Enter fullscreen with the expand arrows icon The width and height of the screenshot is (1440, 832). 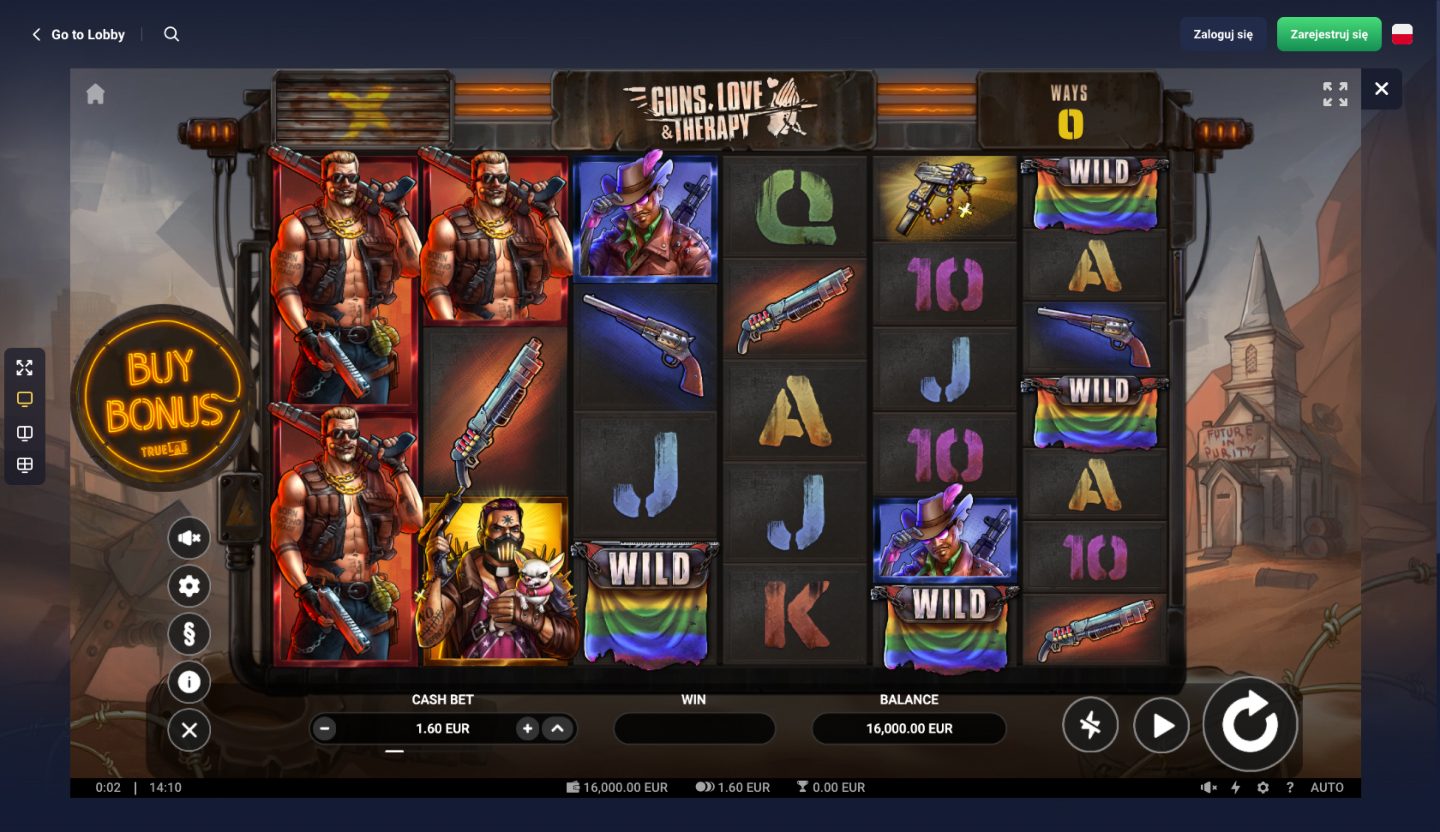(x=24, y=368)
